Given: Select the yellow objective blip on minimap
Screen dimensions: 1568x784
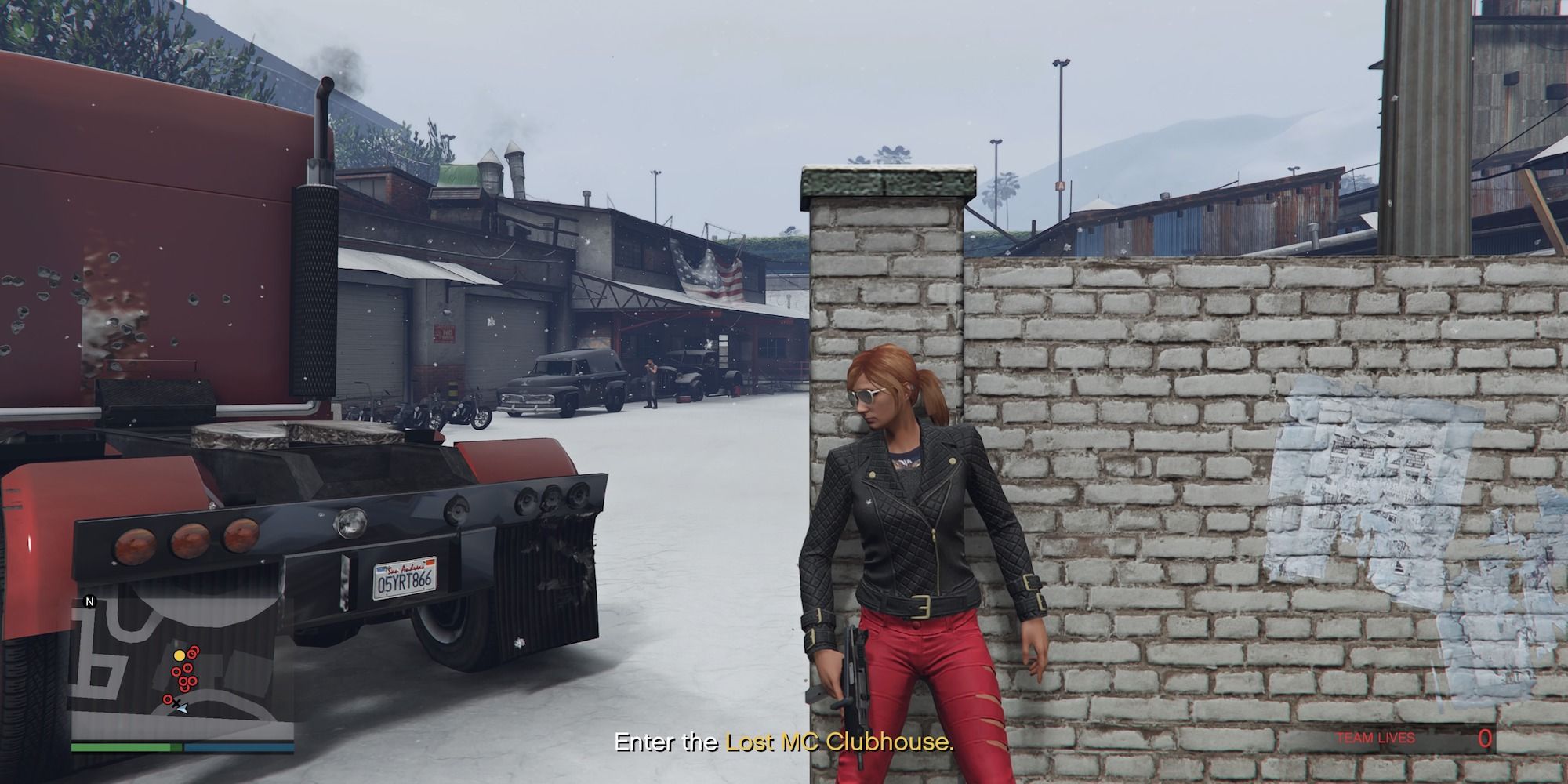Looking at the screenshot, I should click(x=180, y=655).
